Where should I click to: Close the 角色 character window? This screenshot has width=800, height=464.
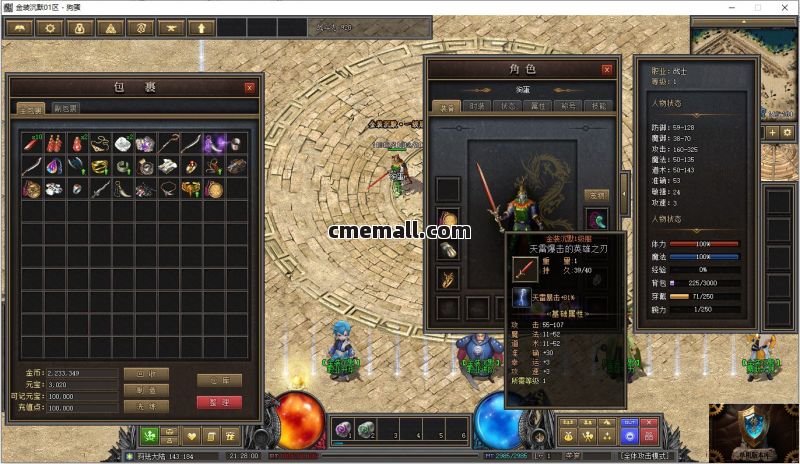click(x=607, y=70)
